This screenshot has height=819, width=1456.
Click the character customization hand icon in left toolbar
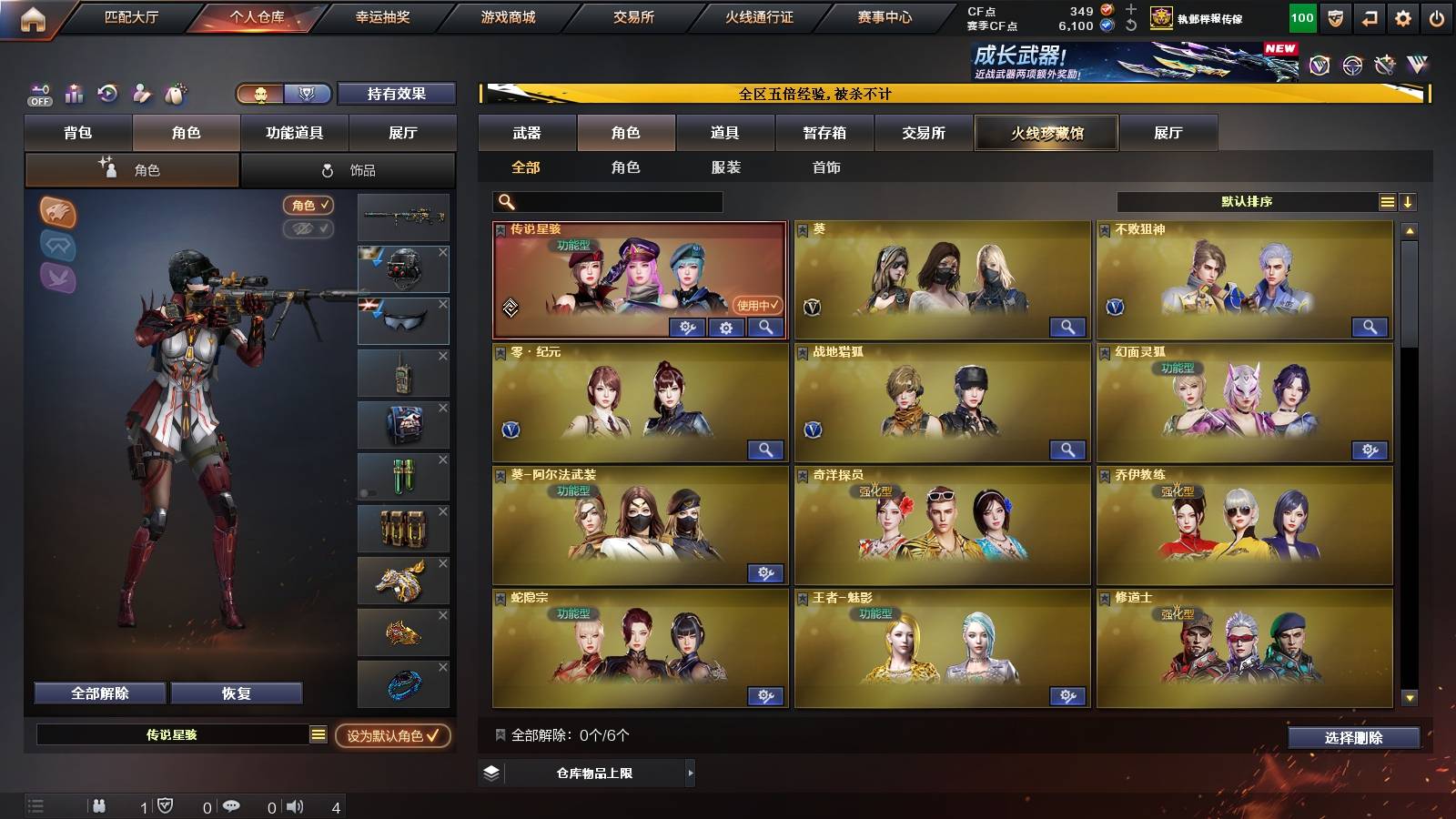click(141, 92)
